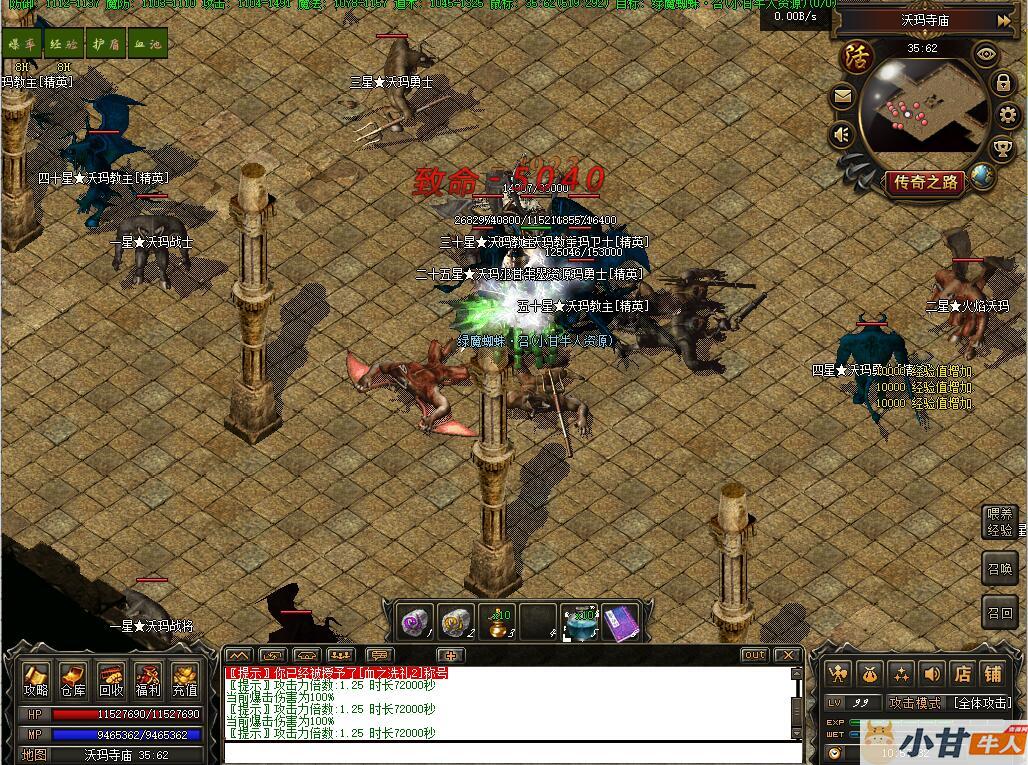The image size is (1028, 765).
Task: Use the purple scroll in hotbar slot 1
Action: [x=414, y=620]
